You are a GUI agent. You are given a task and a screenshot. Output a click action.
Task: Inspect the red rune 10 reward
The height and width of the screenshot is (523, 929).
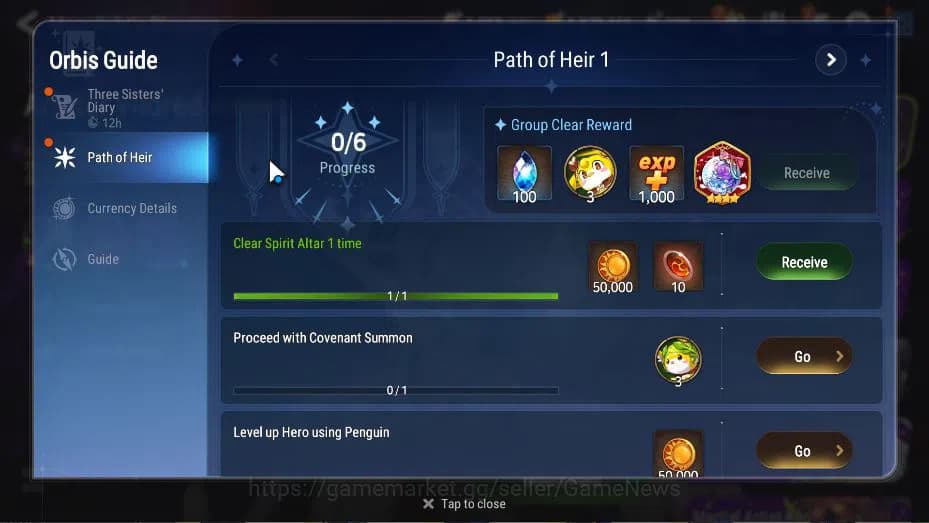click(678, 266)
